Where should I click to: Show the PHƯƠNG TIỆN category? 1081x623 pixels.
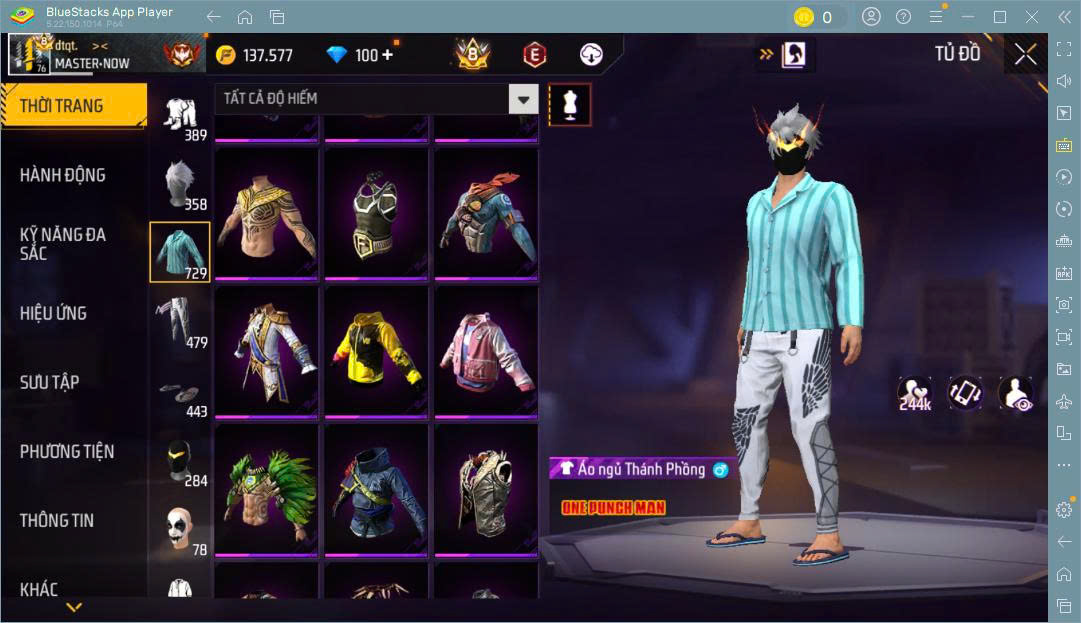(67, 451)
